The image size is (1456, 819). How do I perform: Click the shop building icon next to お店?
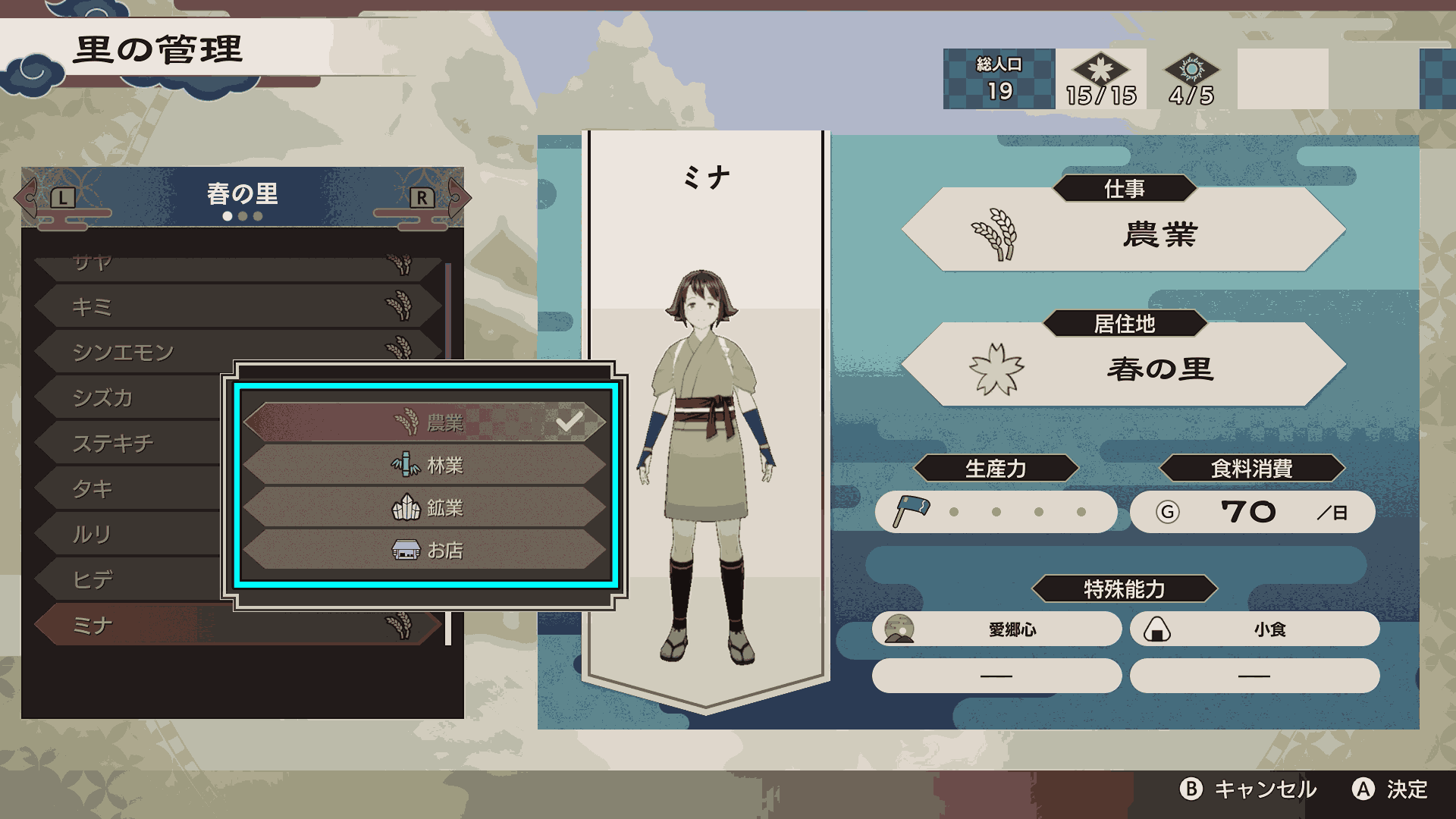406,551
